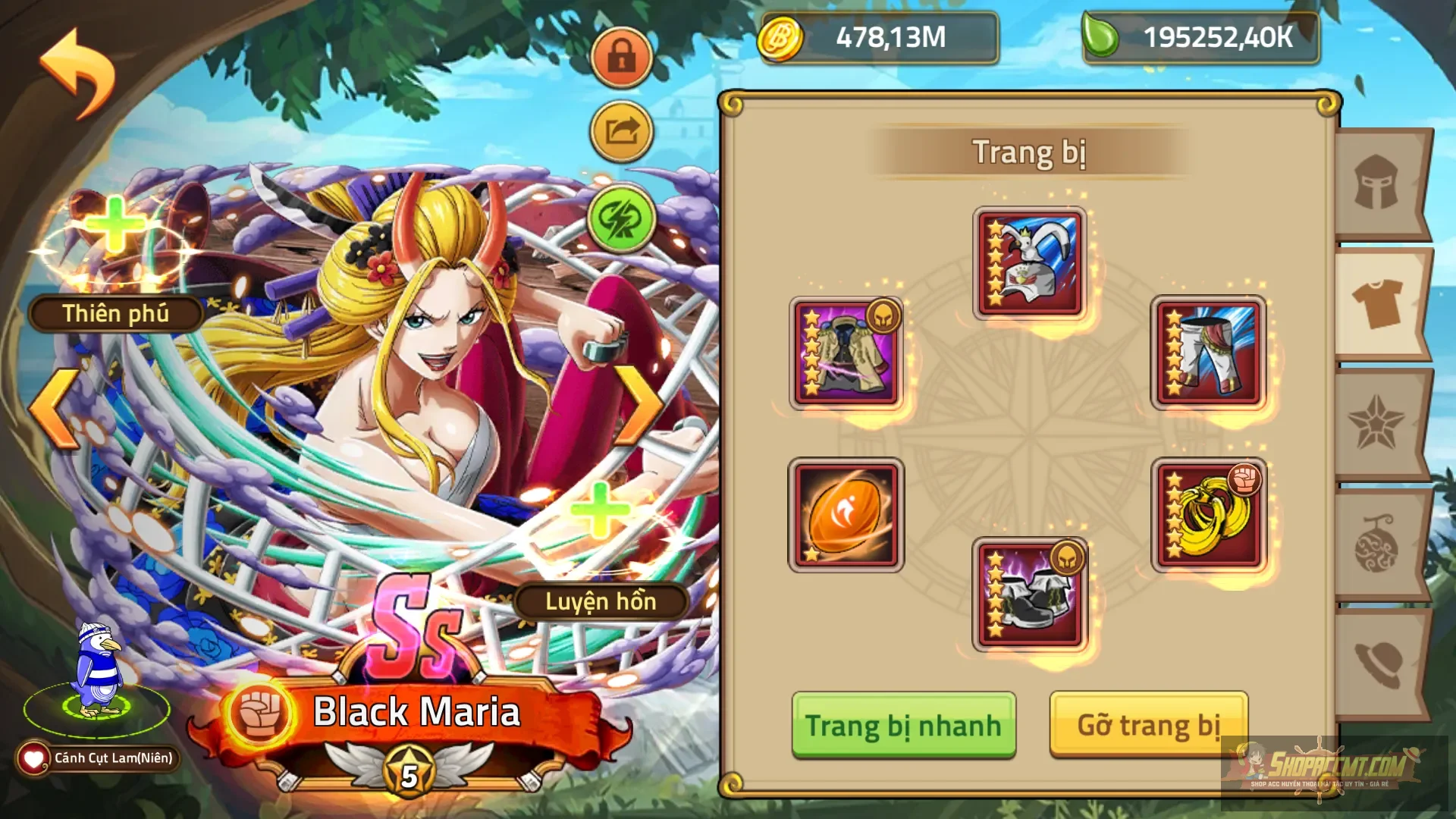Viewport: 1456px width, 819px height.
Task: Open the character share icon
Action: tap(622, 130)
